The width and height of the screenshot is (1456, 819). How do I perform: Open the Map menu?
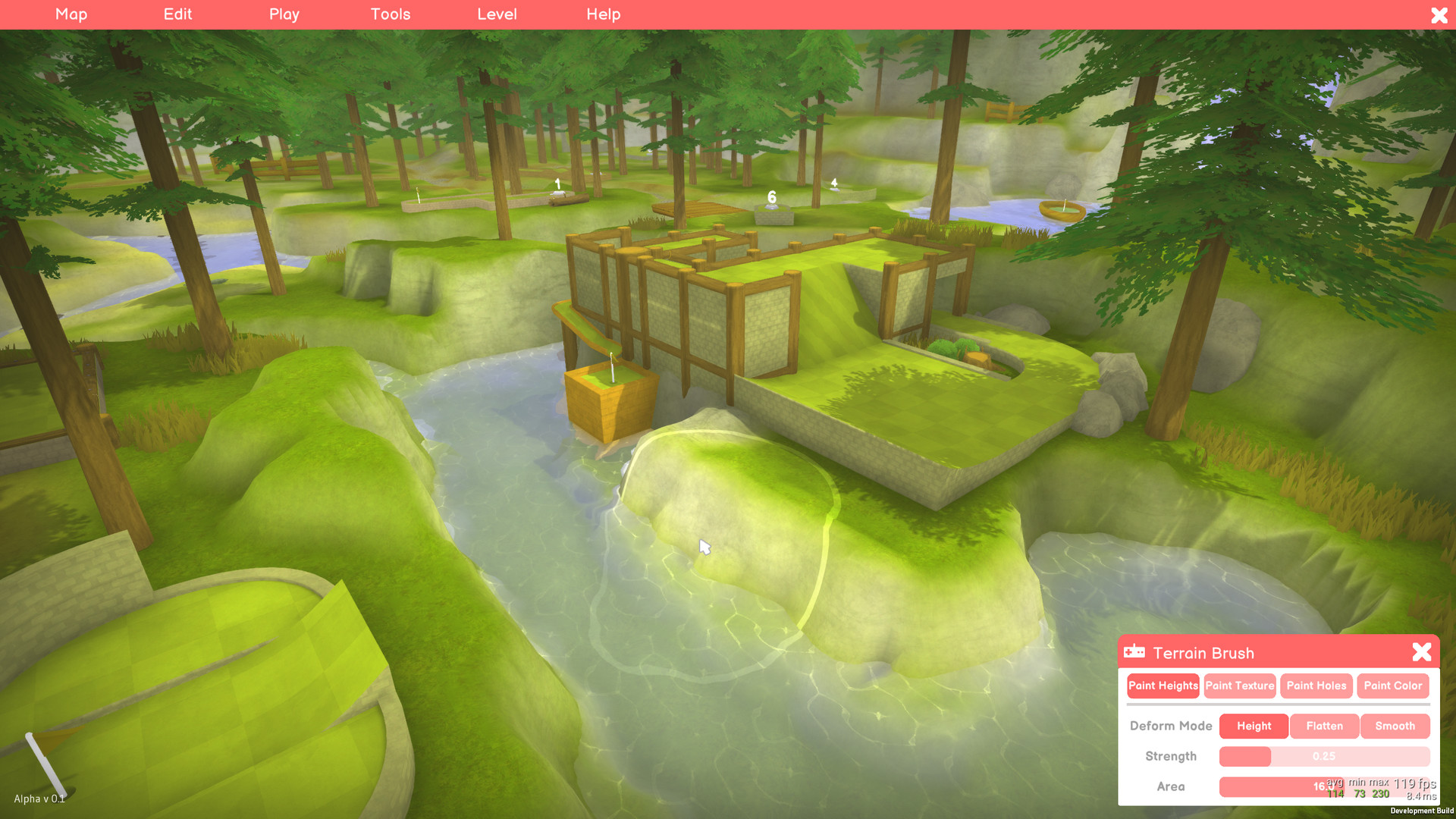[x=71, y=14]
